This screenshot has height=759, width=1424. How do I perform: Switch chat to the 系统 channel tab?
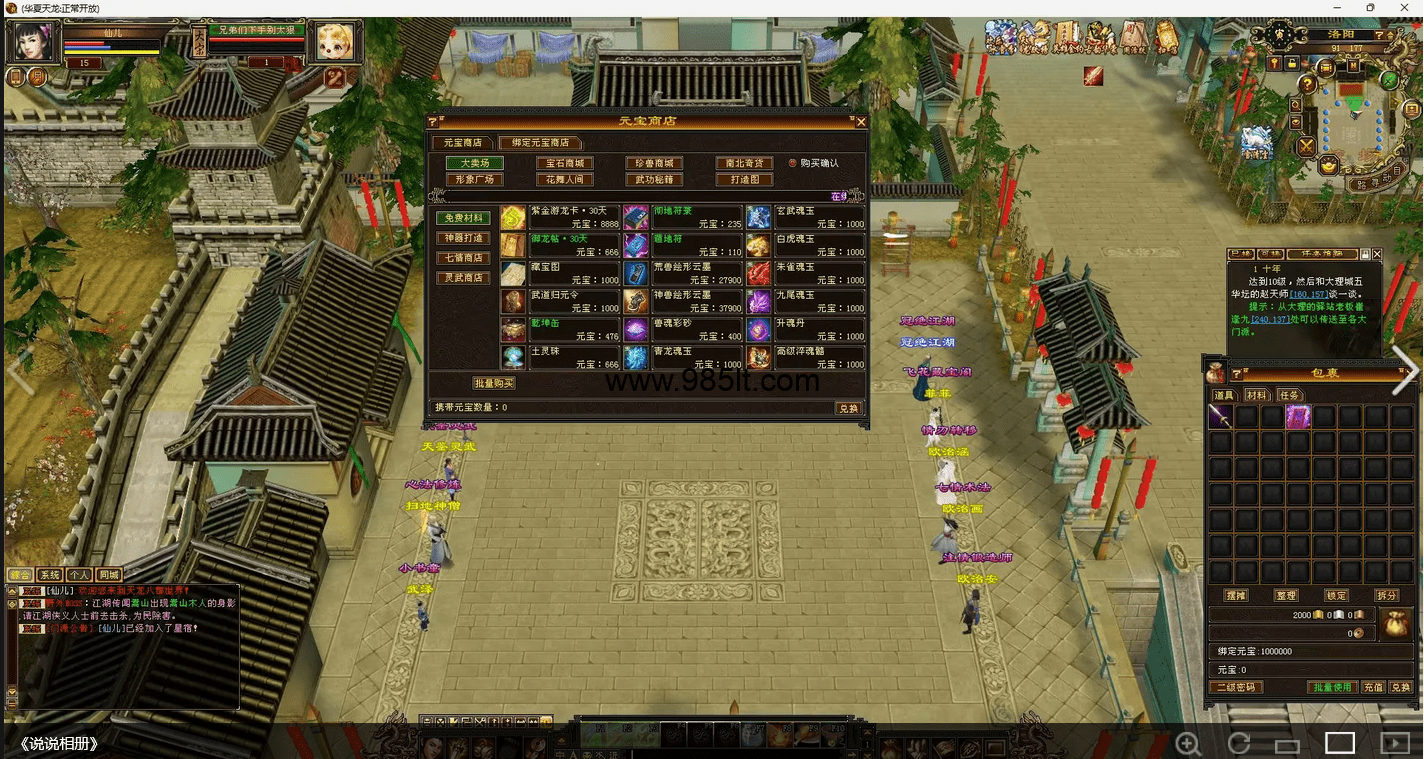(49, 575)
